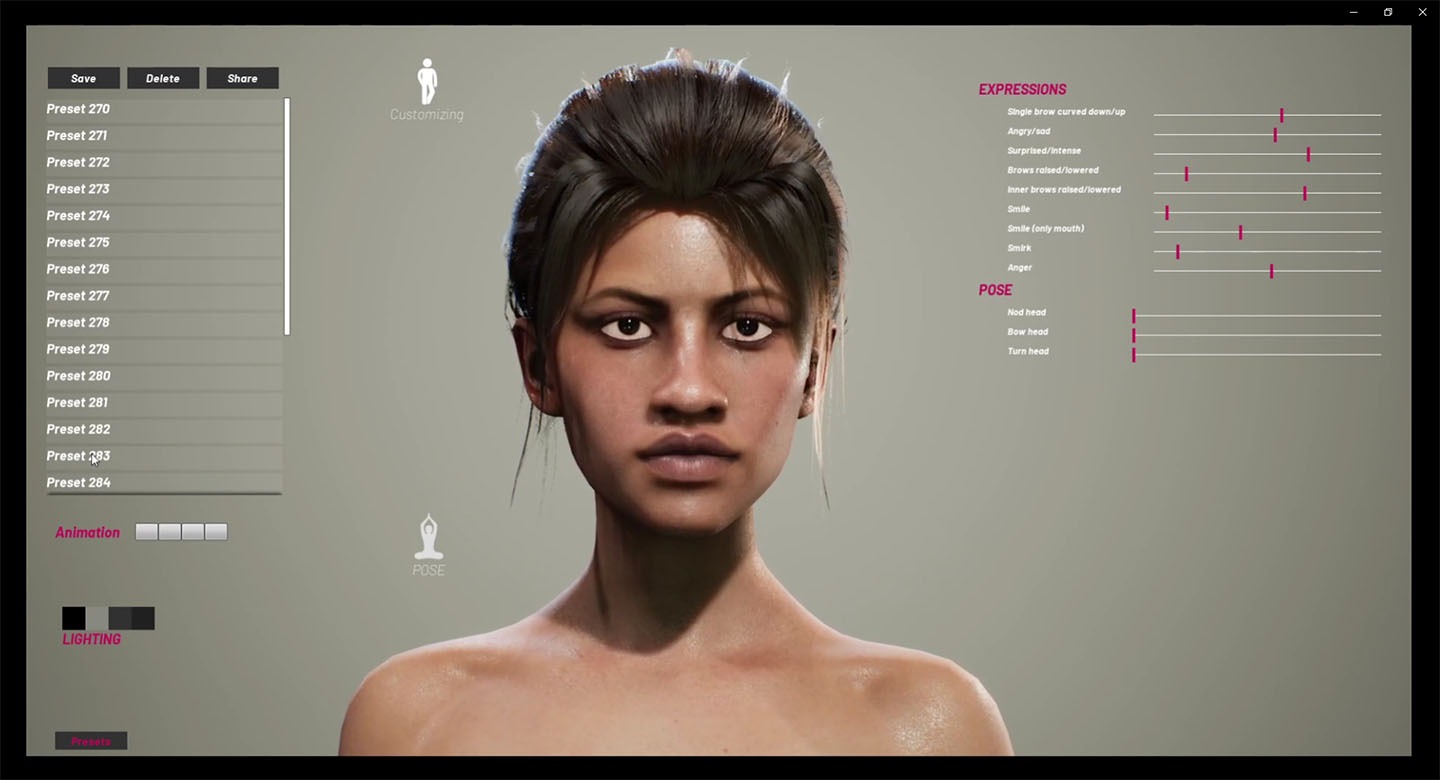This screenshot has width=1440, height=780.
Task: Toggle the Presets button at the bottom
Action: pos(91,741)
